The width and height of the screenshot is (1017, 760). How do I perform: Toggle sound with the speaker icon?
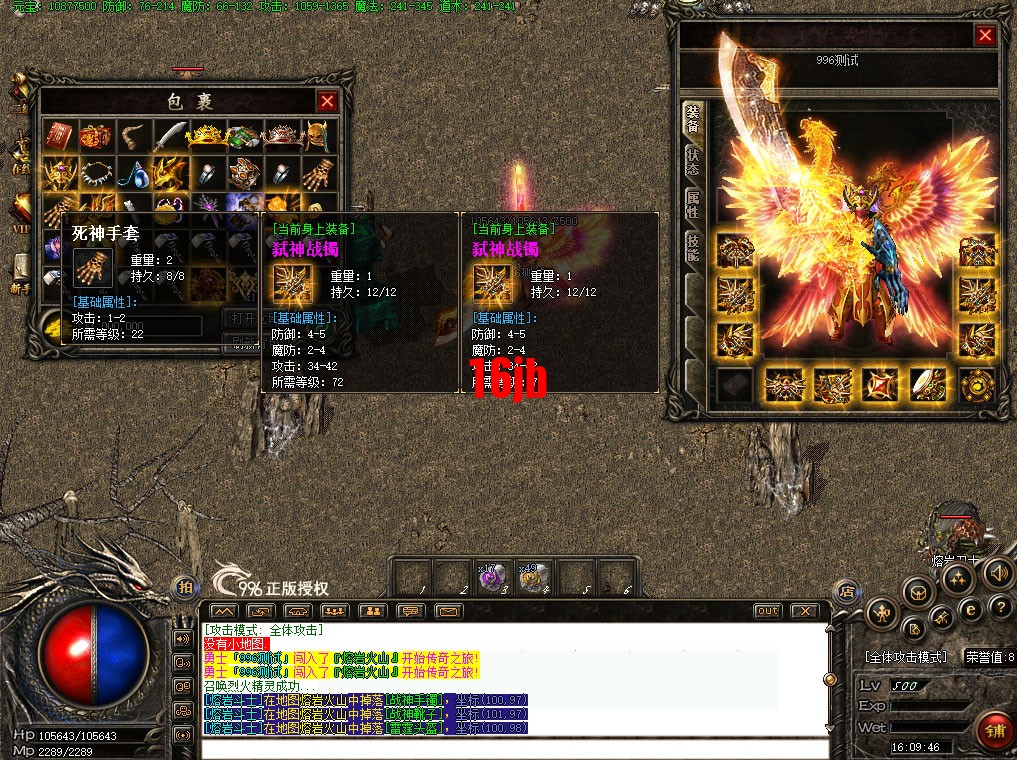pyautogui.click(x=996, y=573)
